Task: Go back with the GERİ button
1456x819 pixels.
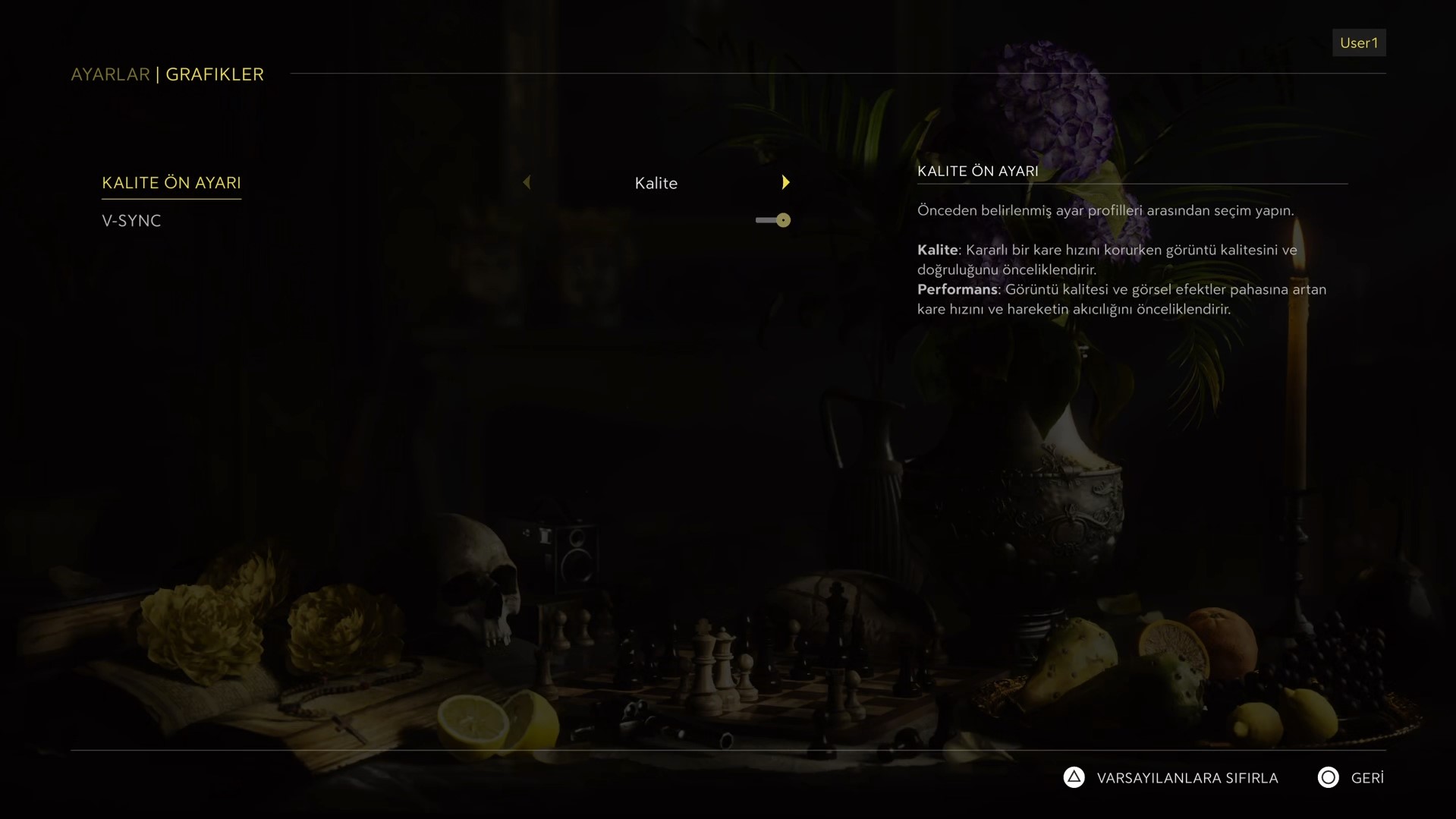Action: pyautogui.click(x=1351, y=778)
